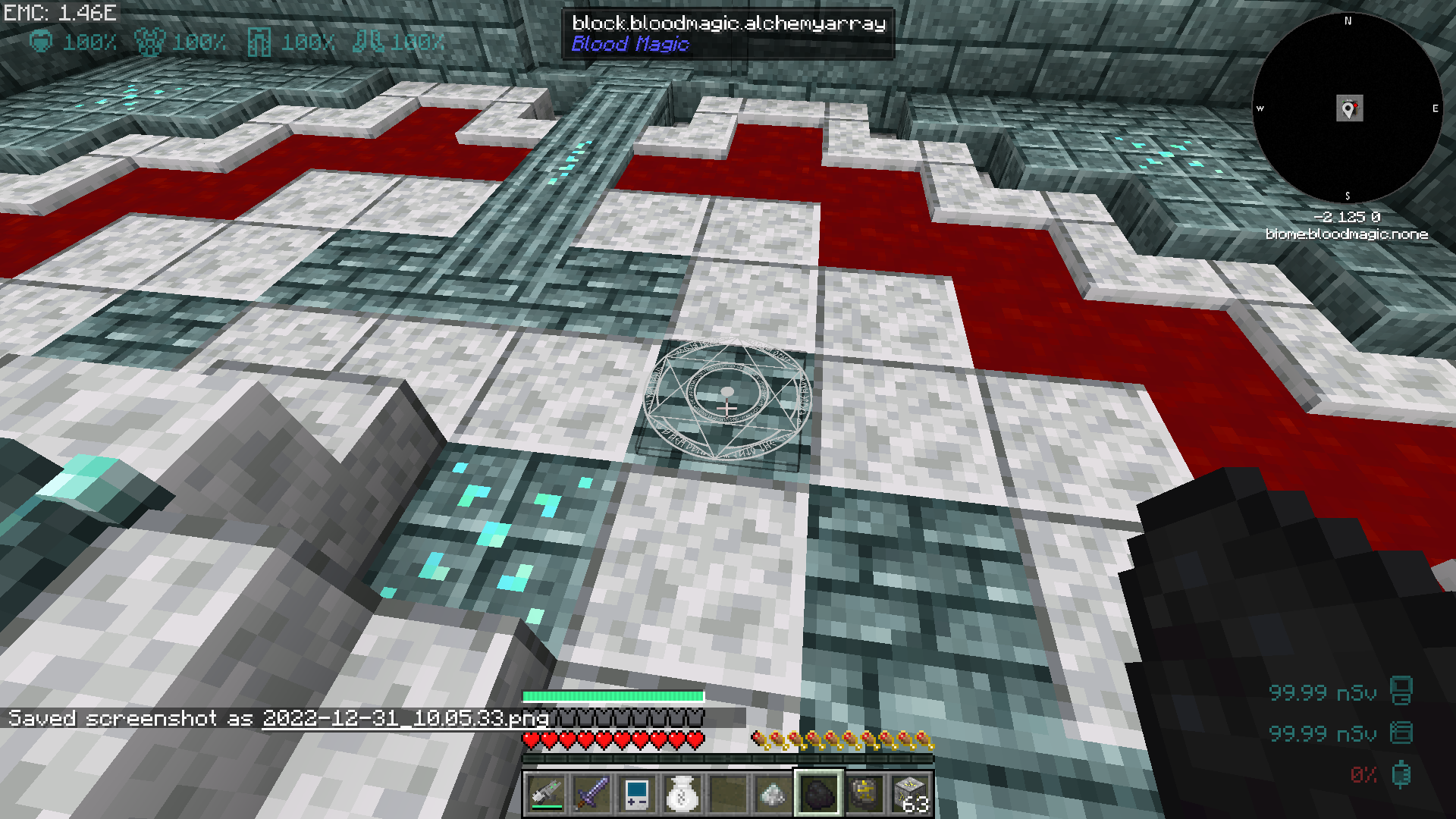Click the blood IV bag icon showing 0%

click(x=1402, y=775)
